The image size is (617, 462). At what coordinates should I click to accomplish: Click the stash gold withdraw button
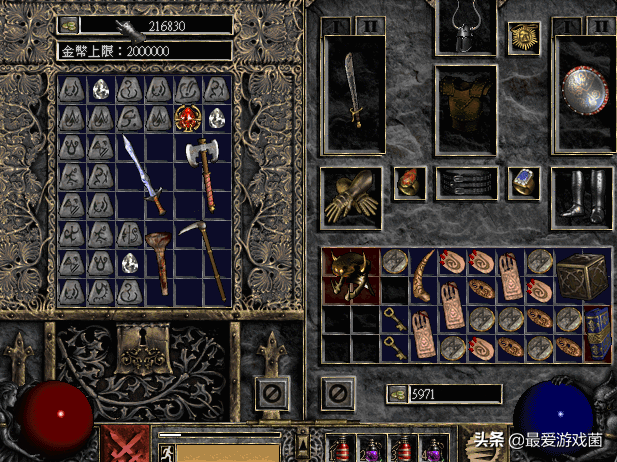(x=68, y=25)
